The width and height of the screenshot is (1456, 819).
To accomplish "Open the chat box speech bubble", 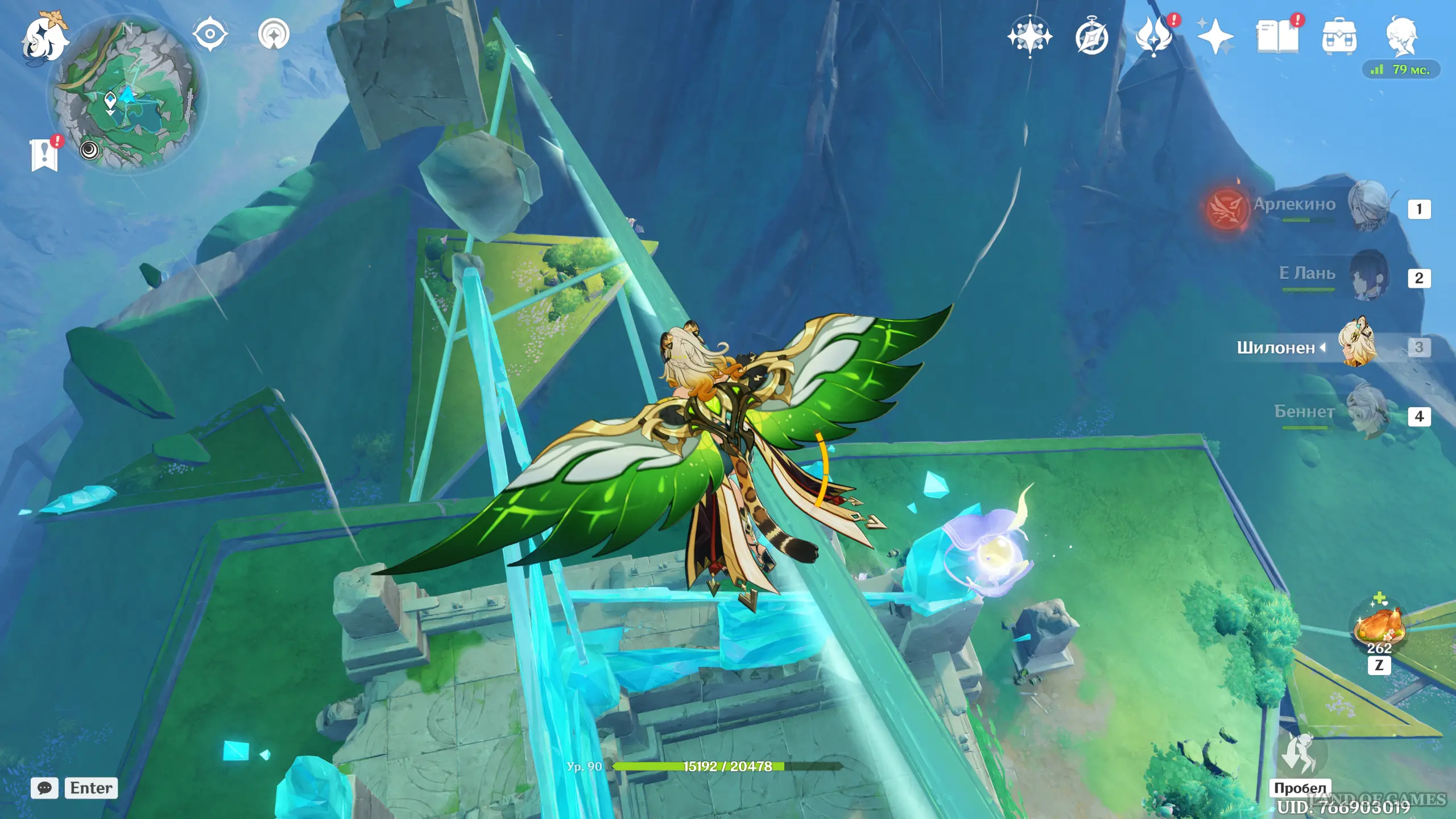I will (x=44, y=788).
